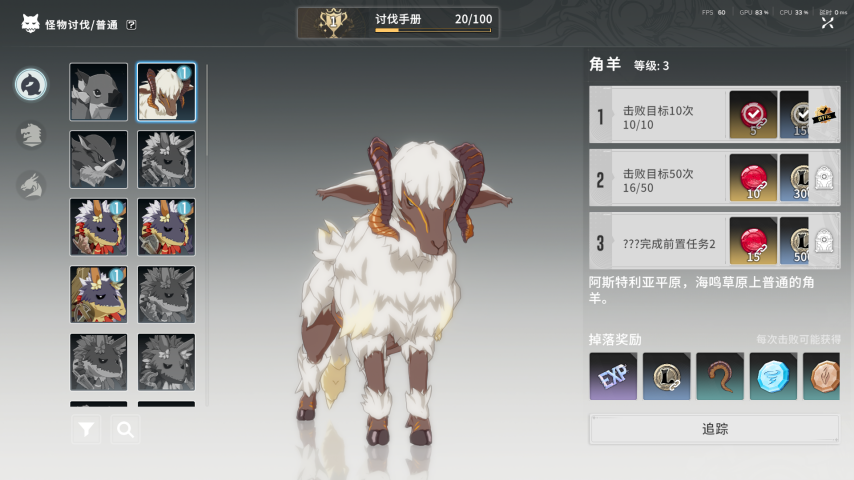Open the monster list filter
Screen dimensions: 854x480
coord(87,430)
